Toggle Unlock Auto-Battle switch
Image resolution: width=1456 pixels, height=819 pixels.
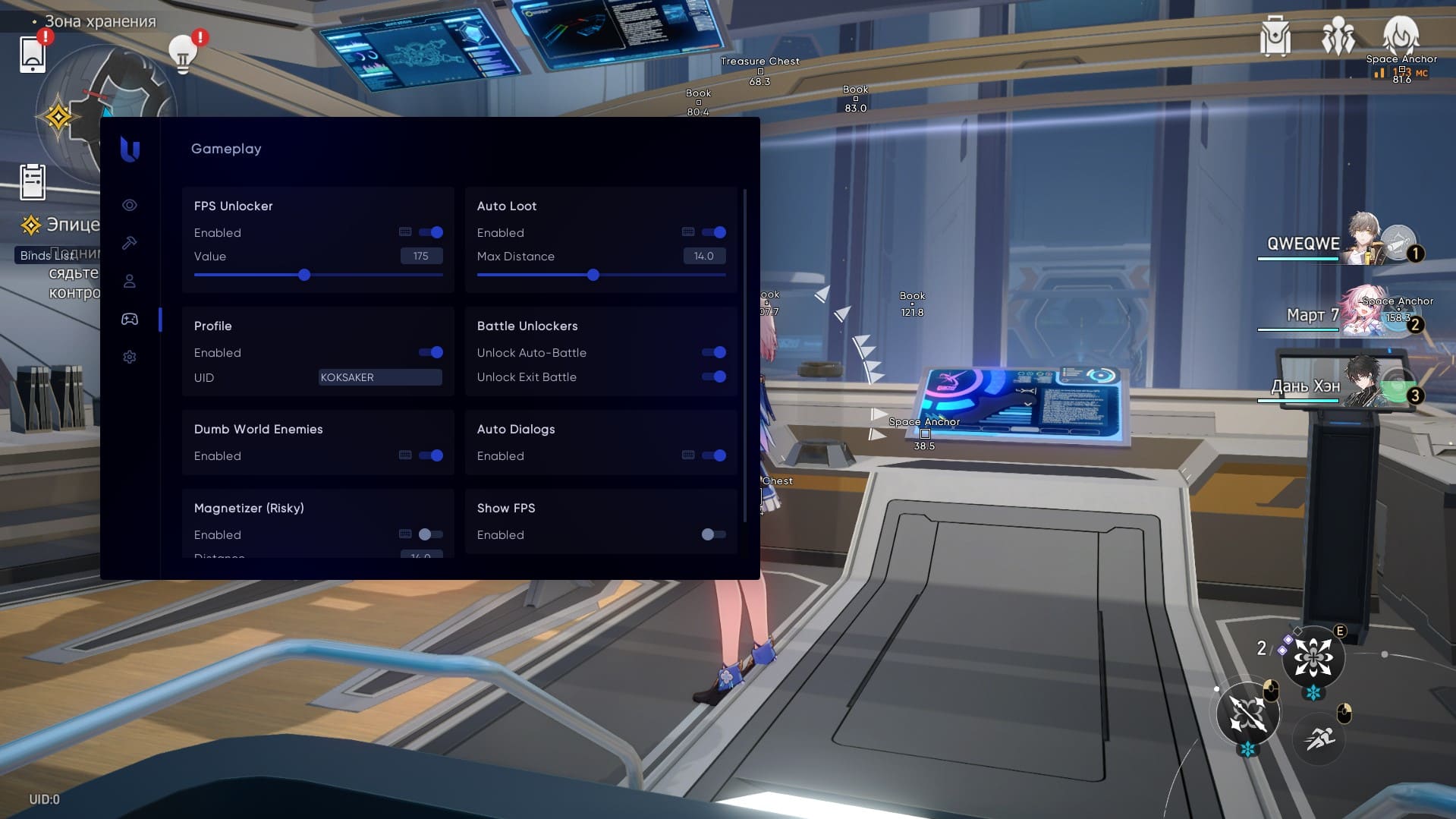(x=714, y=352)
